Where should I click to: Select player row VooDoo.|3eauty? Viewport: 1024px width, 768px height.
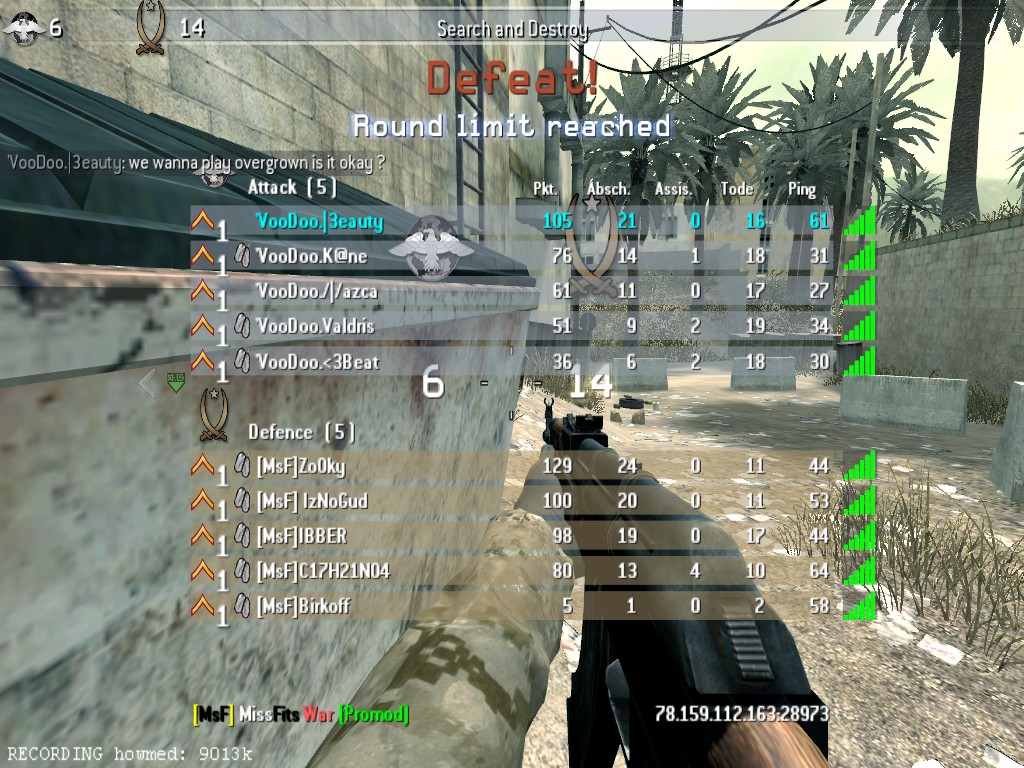tap(319, 221)
